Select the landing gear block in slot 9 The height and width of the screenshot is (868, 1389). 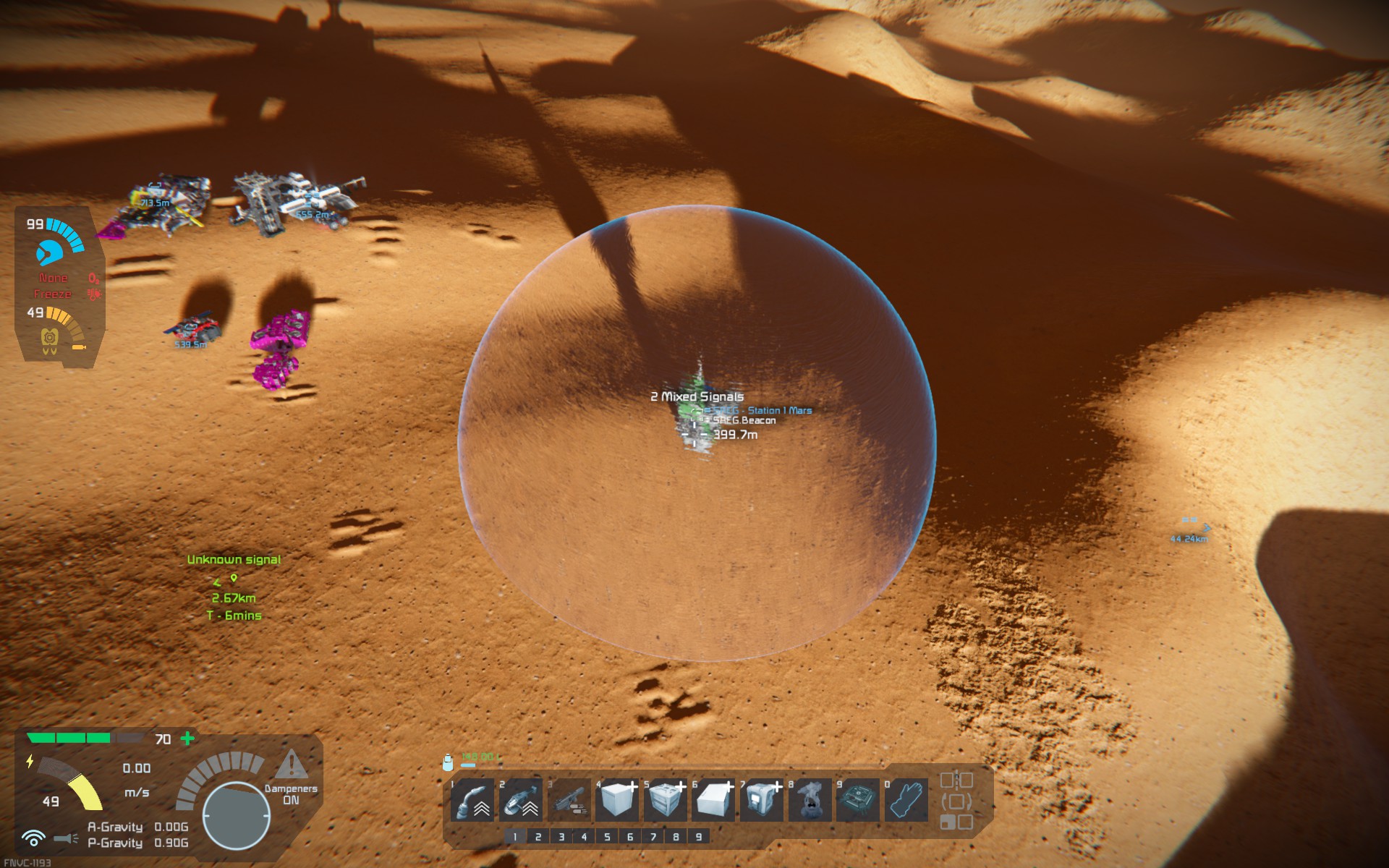point(857,800)
